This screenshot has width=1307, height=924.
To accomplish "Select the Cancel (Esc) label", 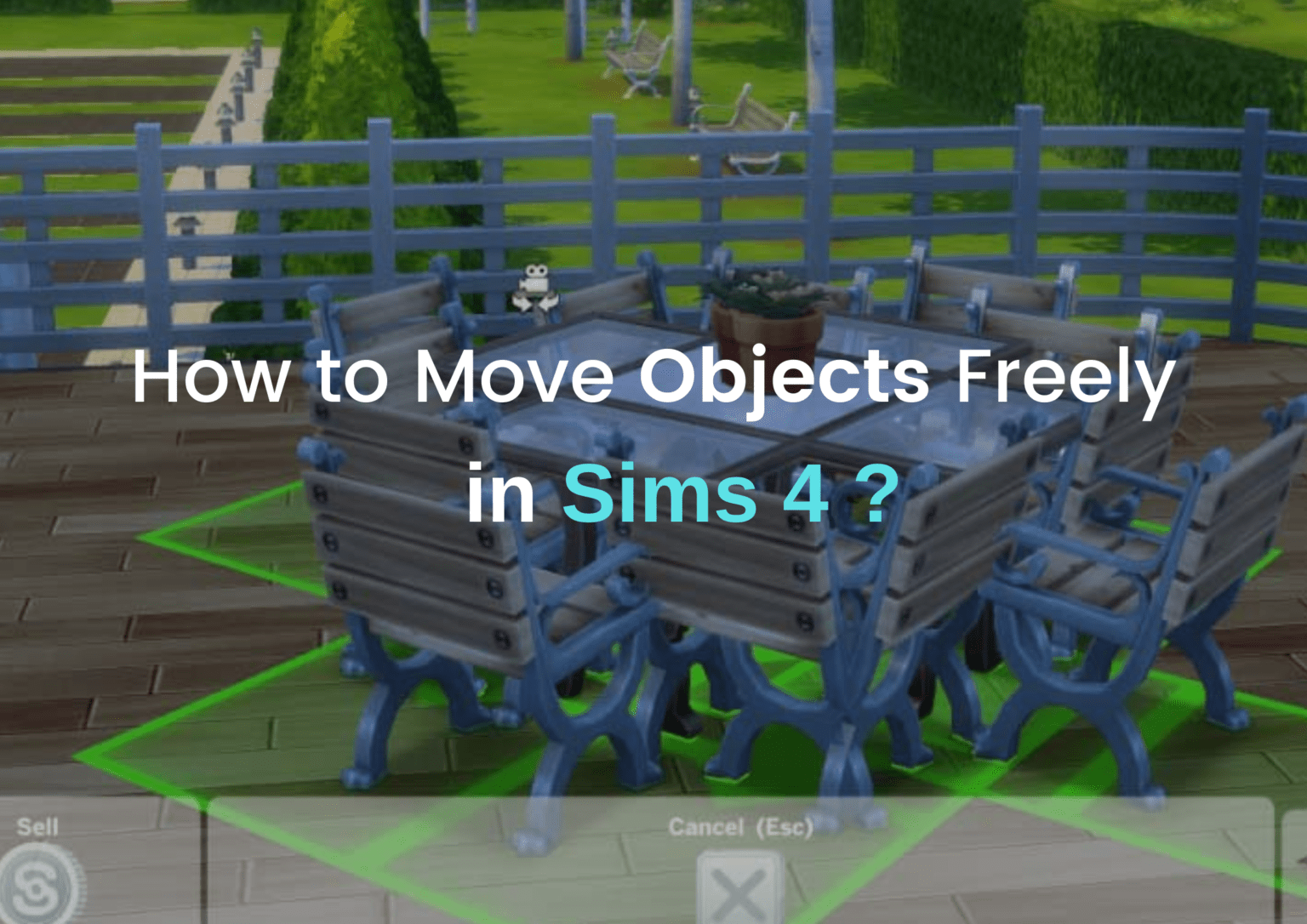I will pyautogui.click(x=742, y=824).
